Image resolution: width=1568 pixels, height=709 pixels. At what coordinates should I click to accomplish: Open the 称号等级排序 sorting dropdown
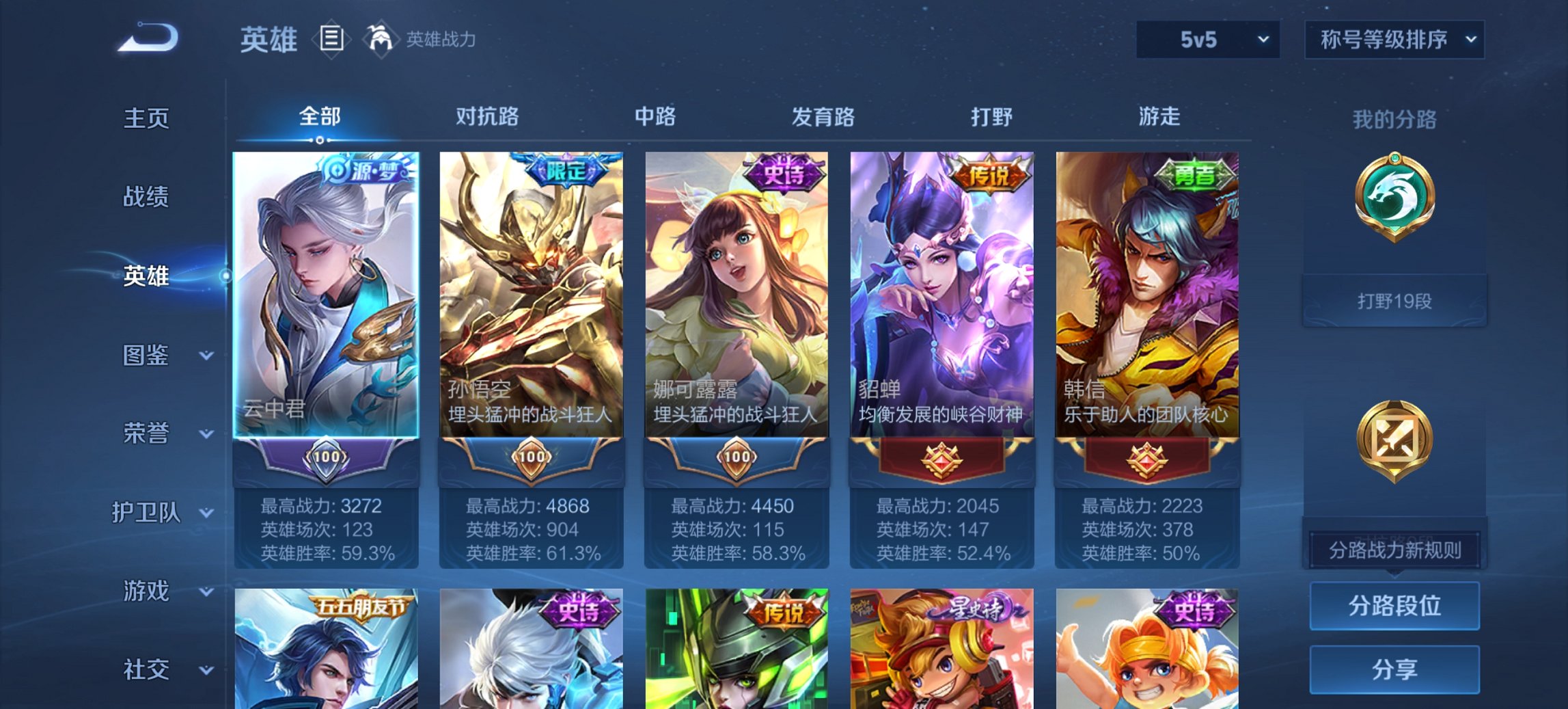(1394, 40)
